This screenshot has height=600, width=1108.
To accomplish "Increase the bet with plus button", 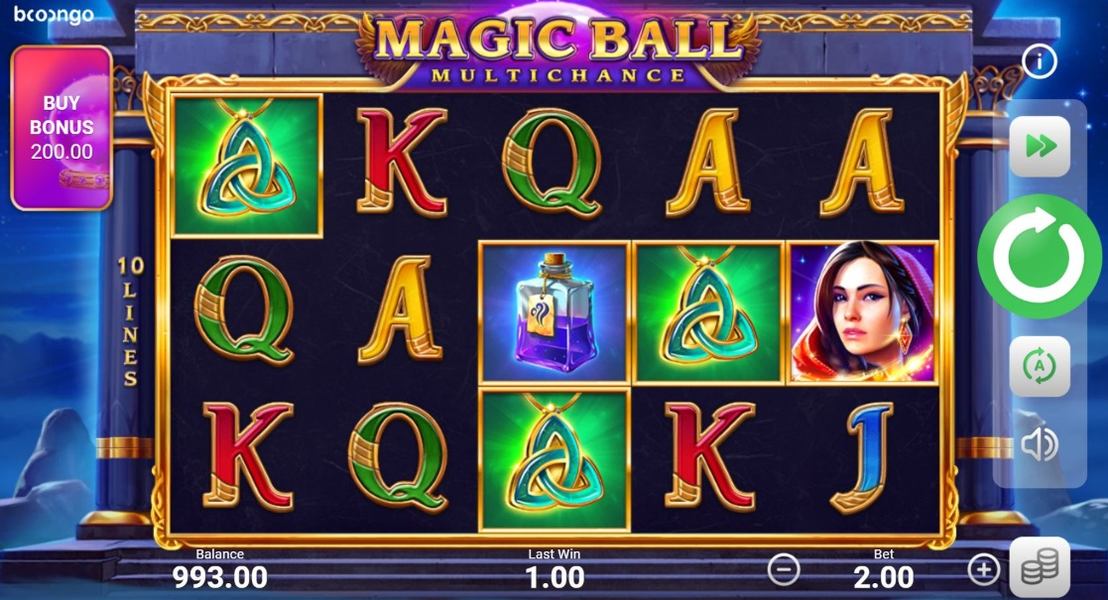I will 984,570.
